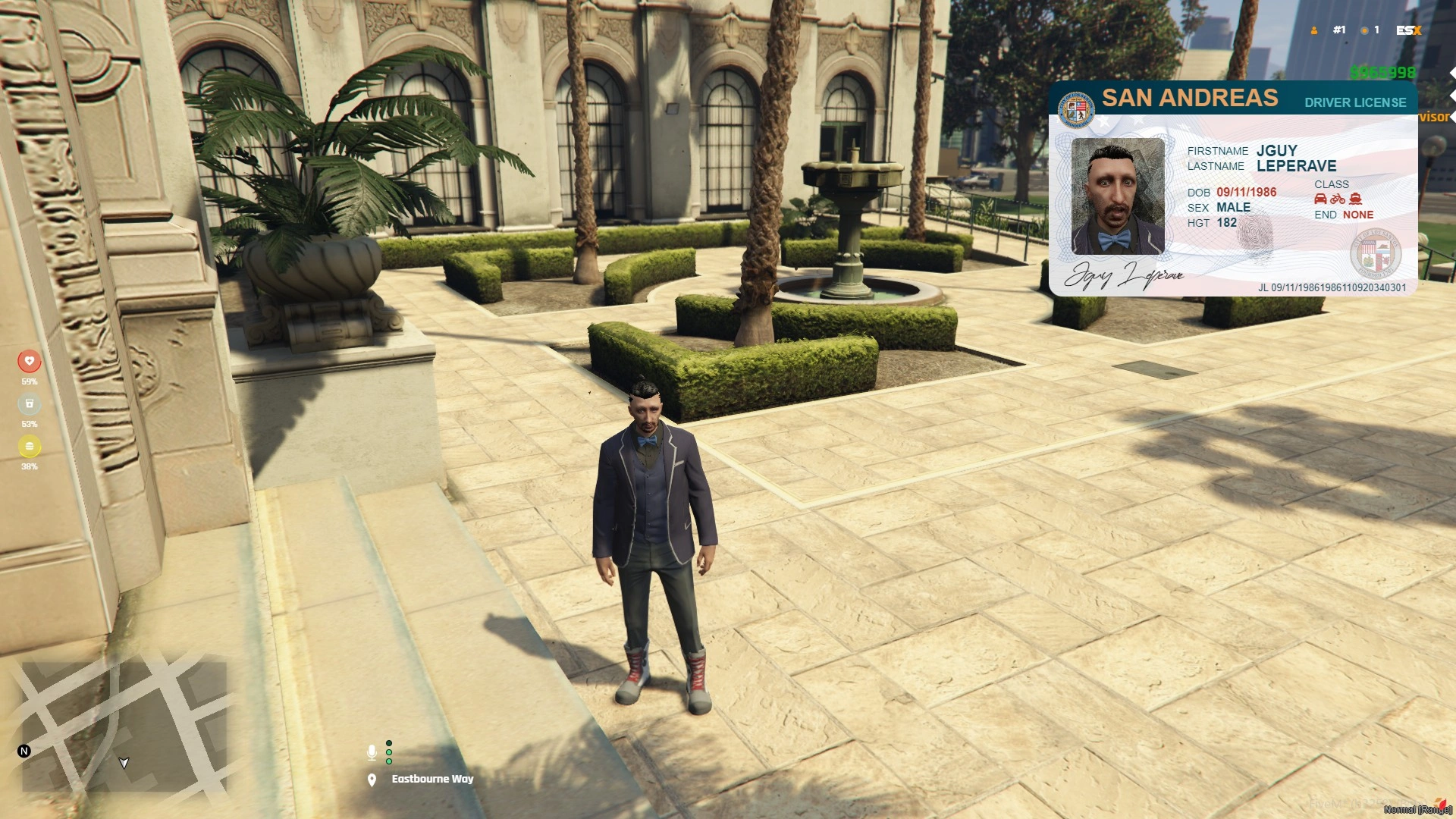This screenshot has width=1456, height=819.
Task: Select the red car class icon
Action: point(1320,199)
